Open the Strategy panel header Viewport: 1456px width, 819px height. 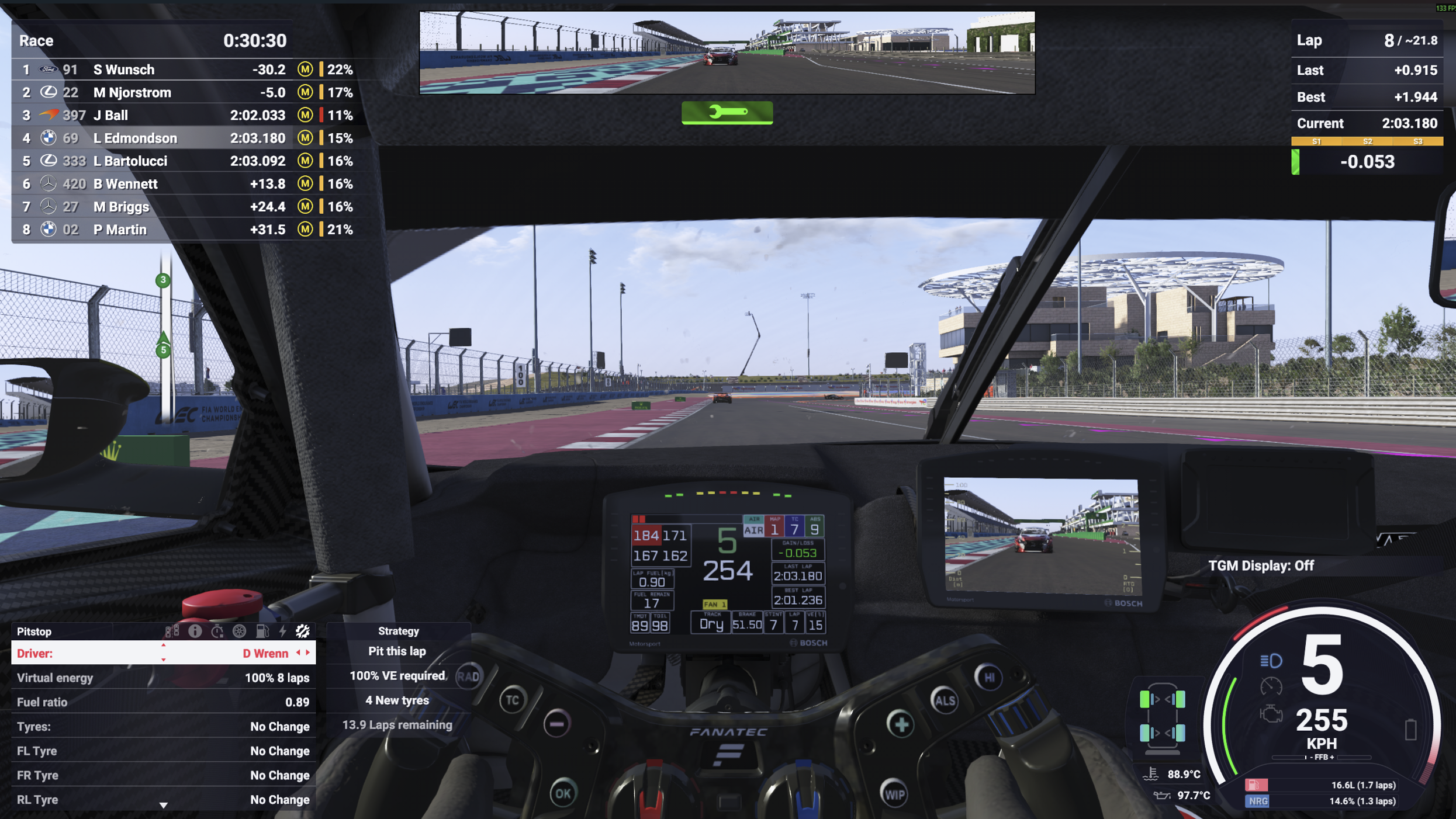(398, 630)
